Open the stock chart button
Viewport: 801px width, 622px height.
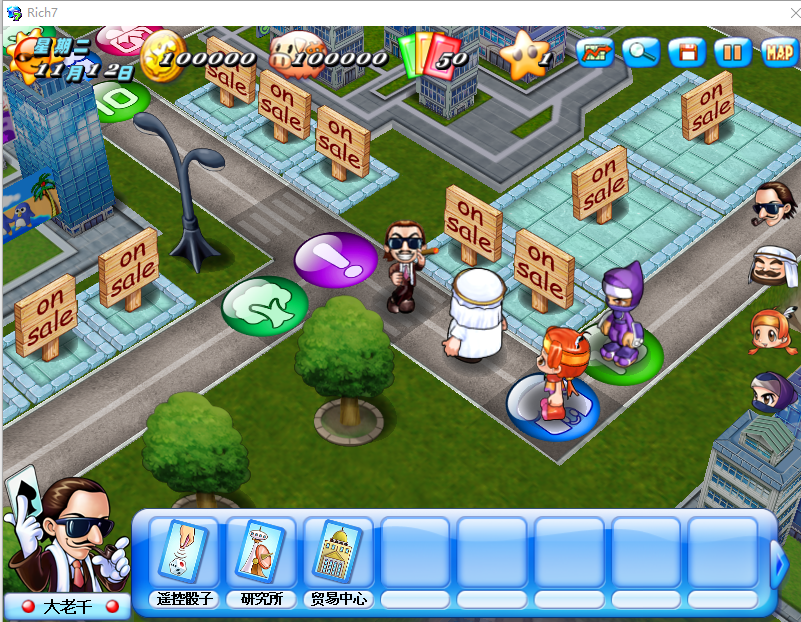pos(596,52)
